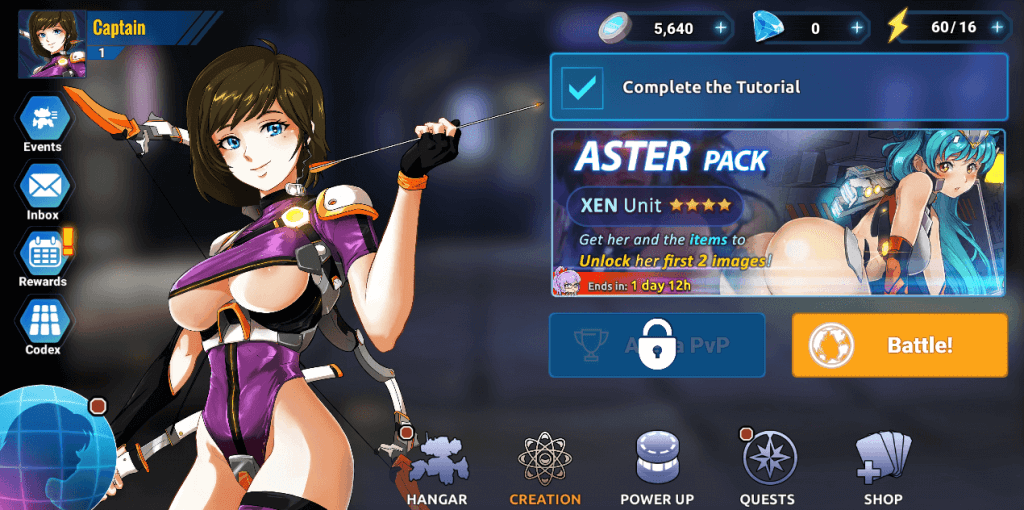Tap the locked Arena PvP button
The width and height of the screenshot is (1024, 510).
[657, 345]
